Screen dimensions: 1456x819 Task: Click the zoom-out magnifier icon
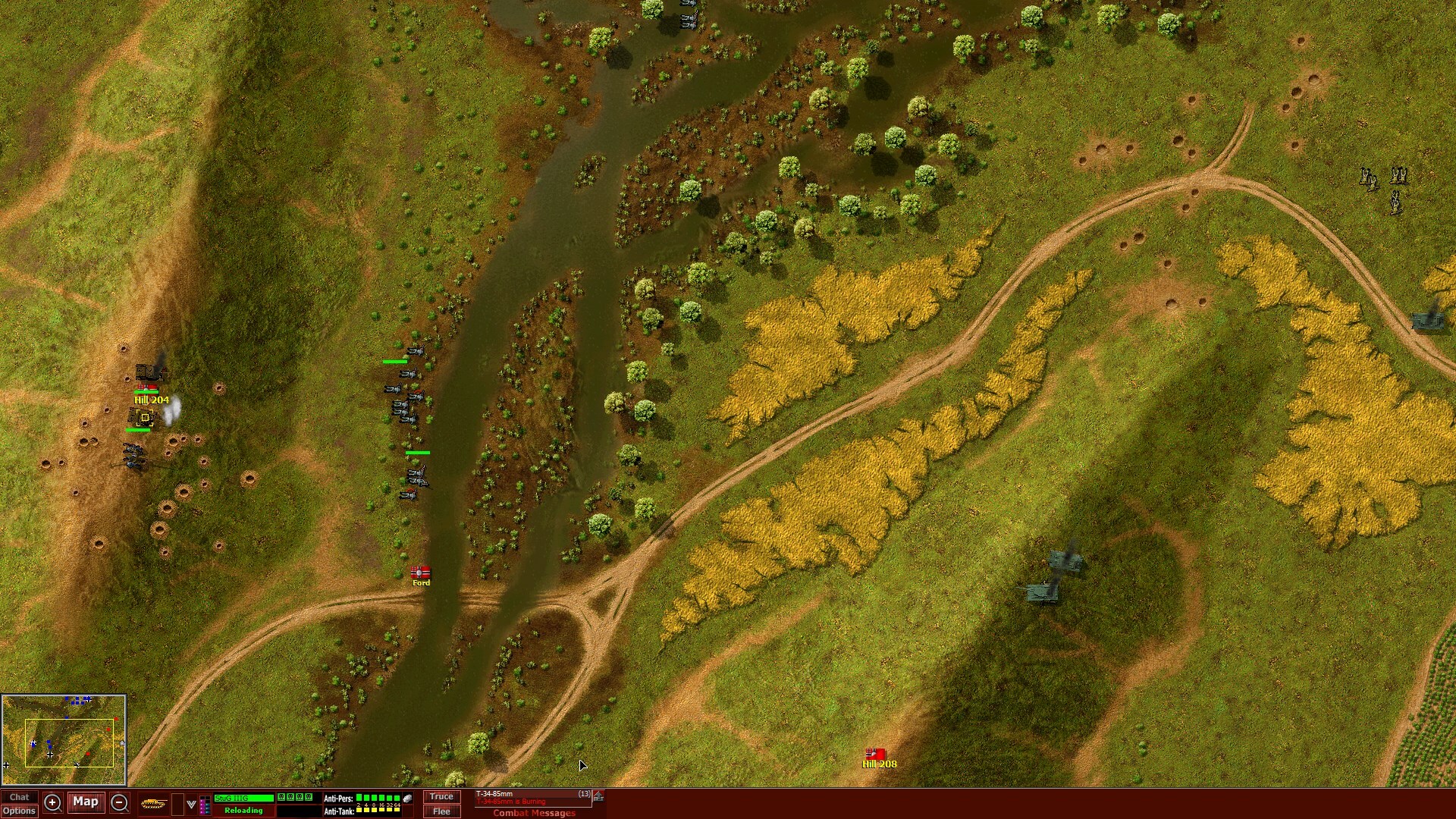point(120,802)
